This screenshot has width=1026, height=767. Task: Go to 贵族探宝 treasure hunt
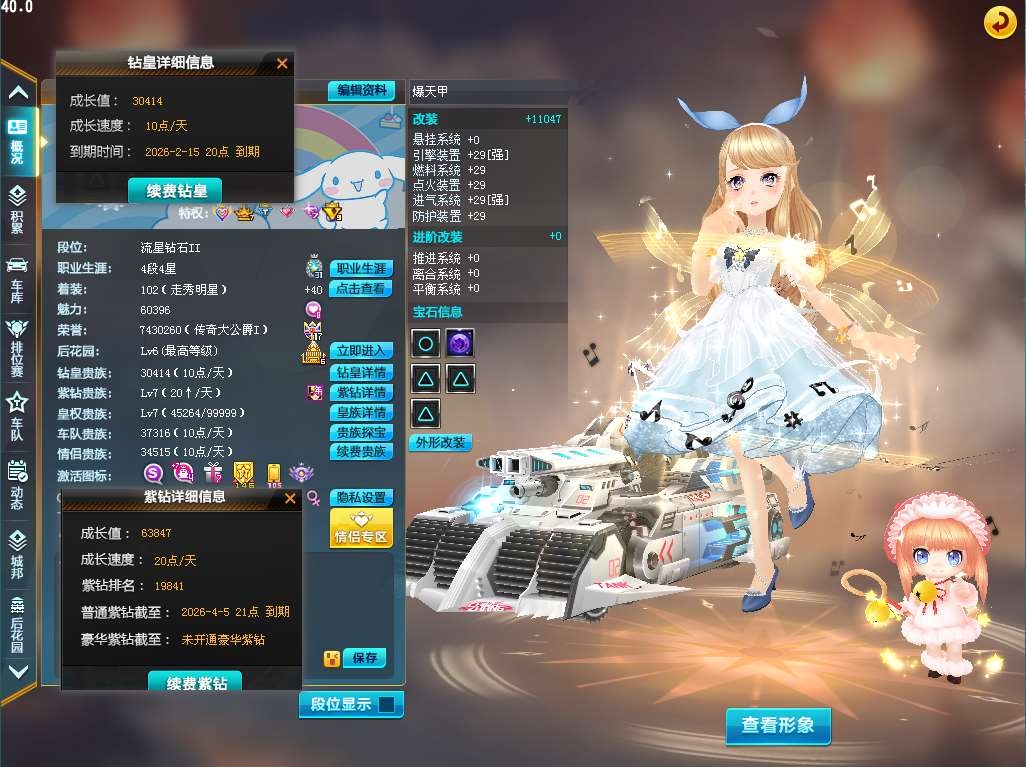pos(360,433)
